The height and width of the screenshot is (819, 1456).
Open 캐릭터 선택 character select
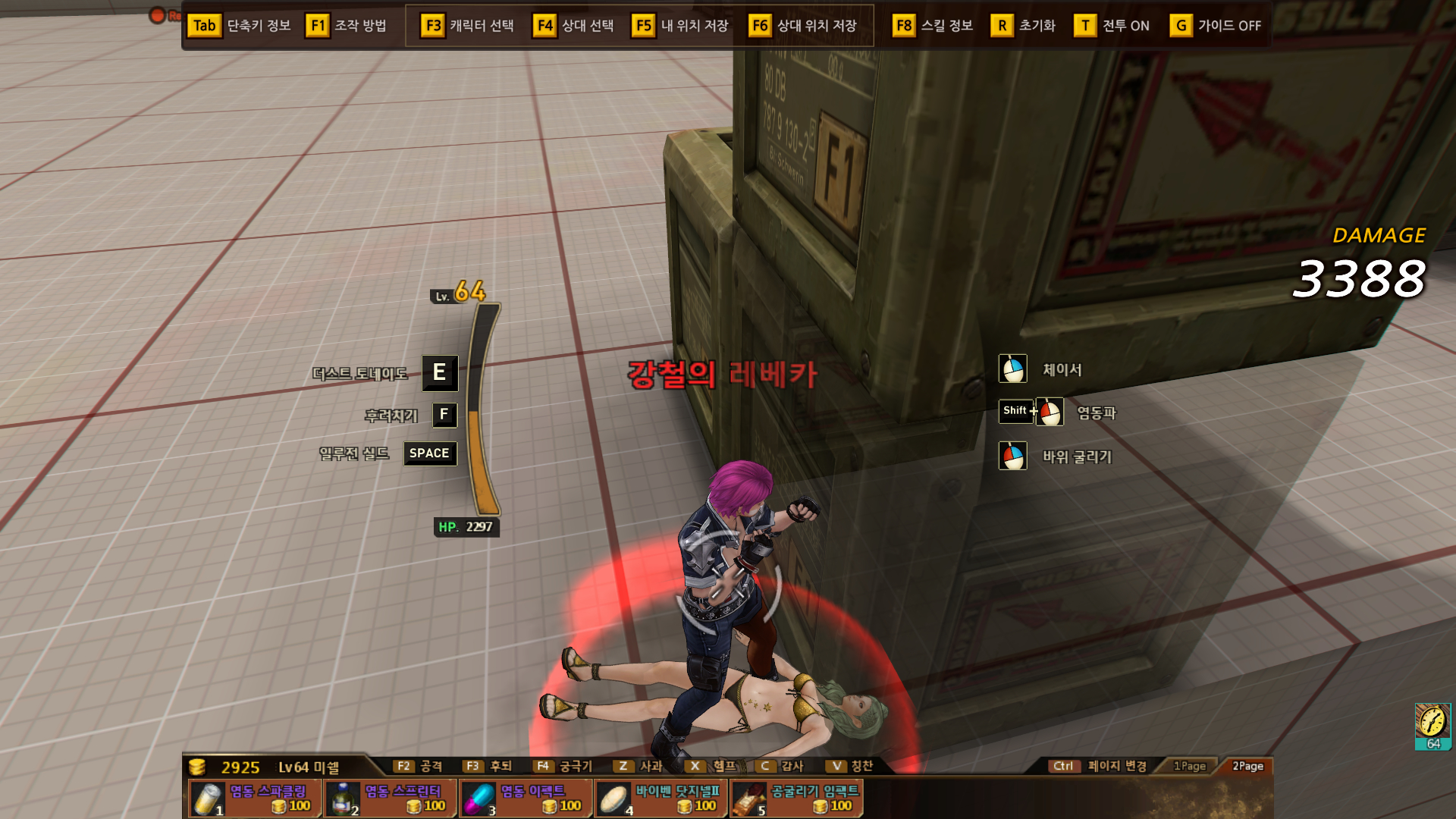click(x=467, y=26)
